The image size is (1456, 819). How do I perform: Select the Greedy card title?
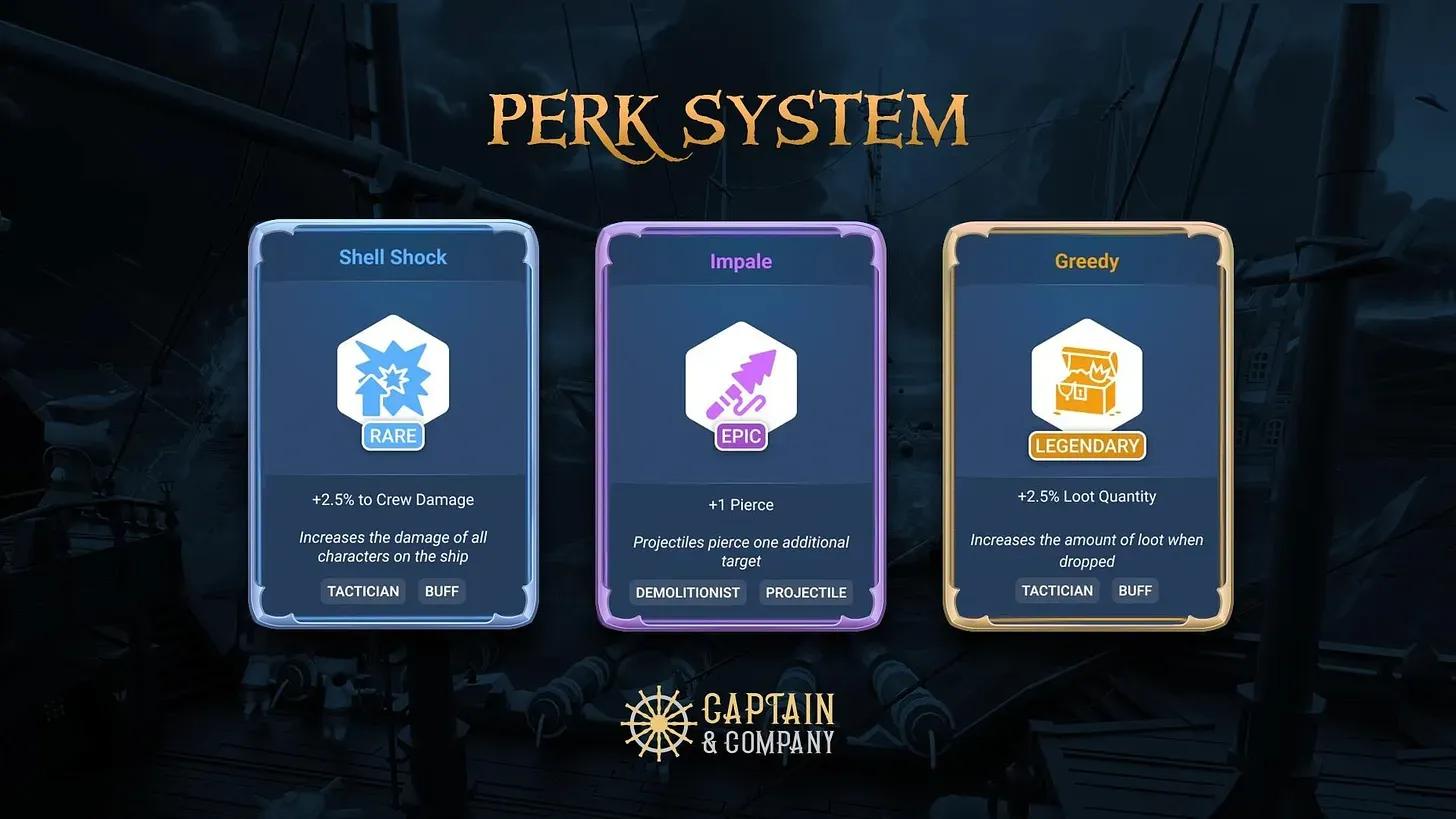1086,261
